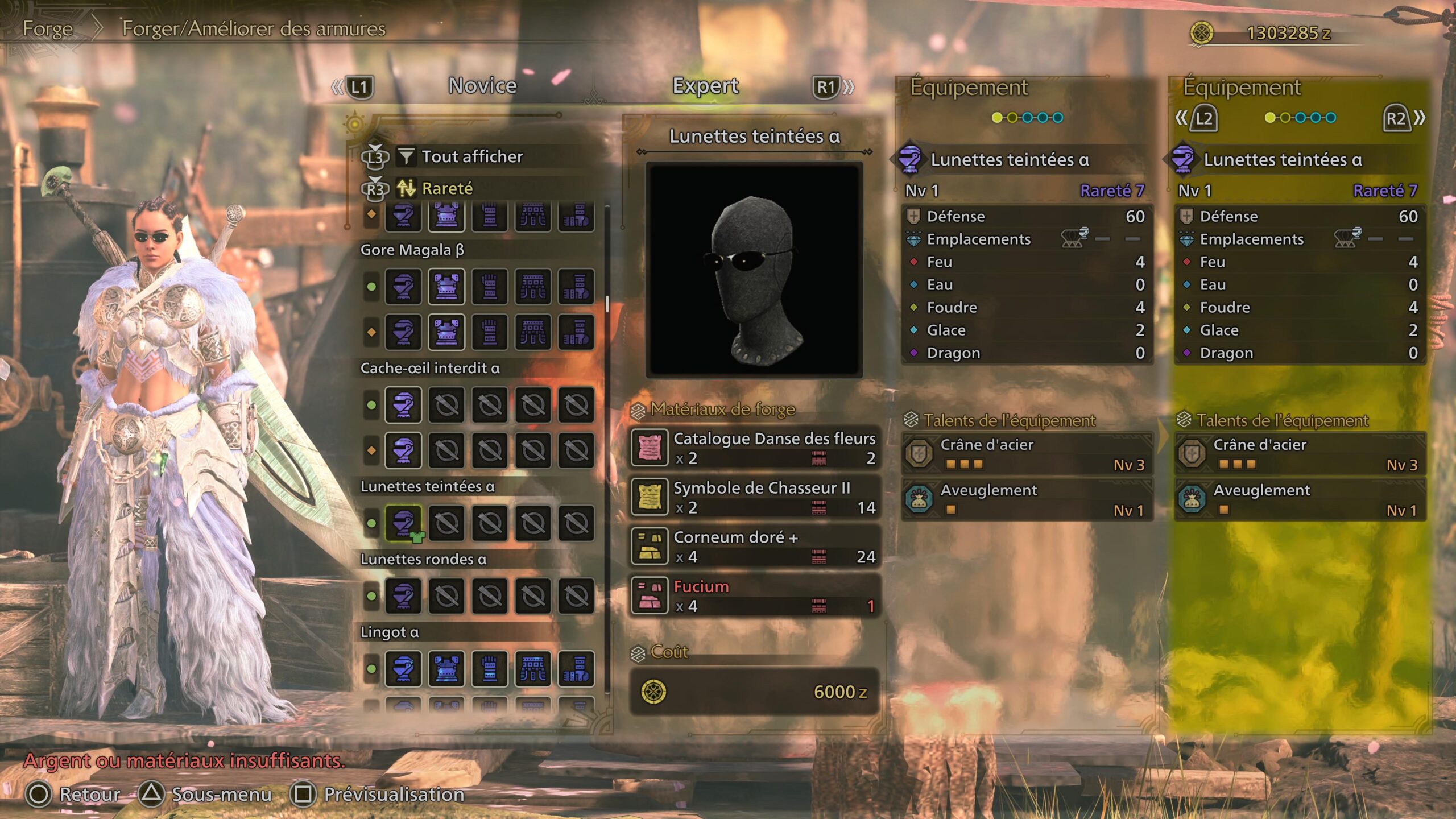Go back to Forge in the breadcrumb
This screenshot has height=819, width=1456.
[48, 28]
